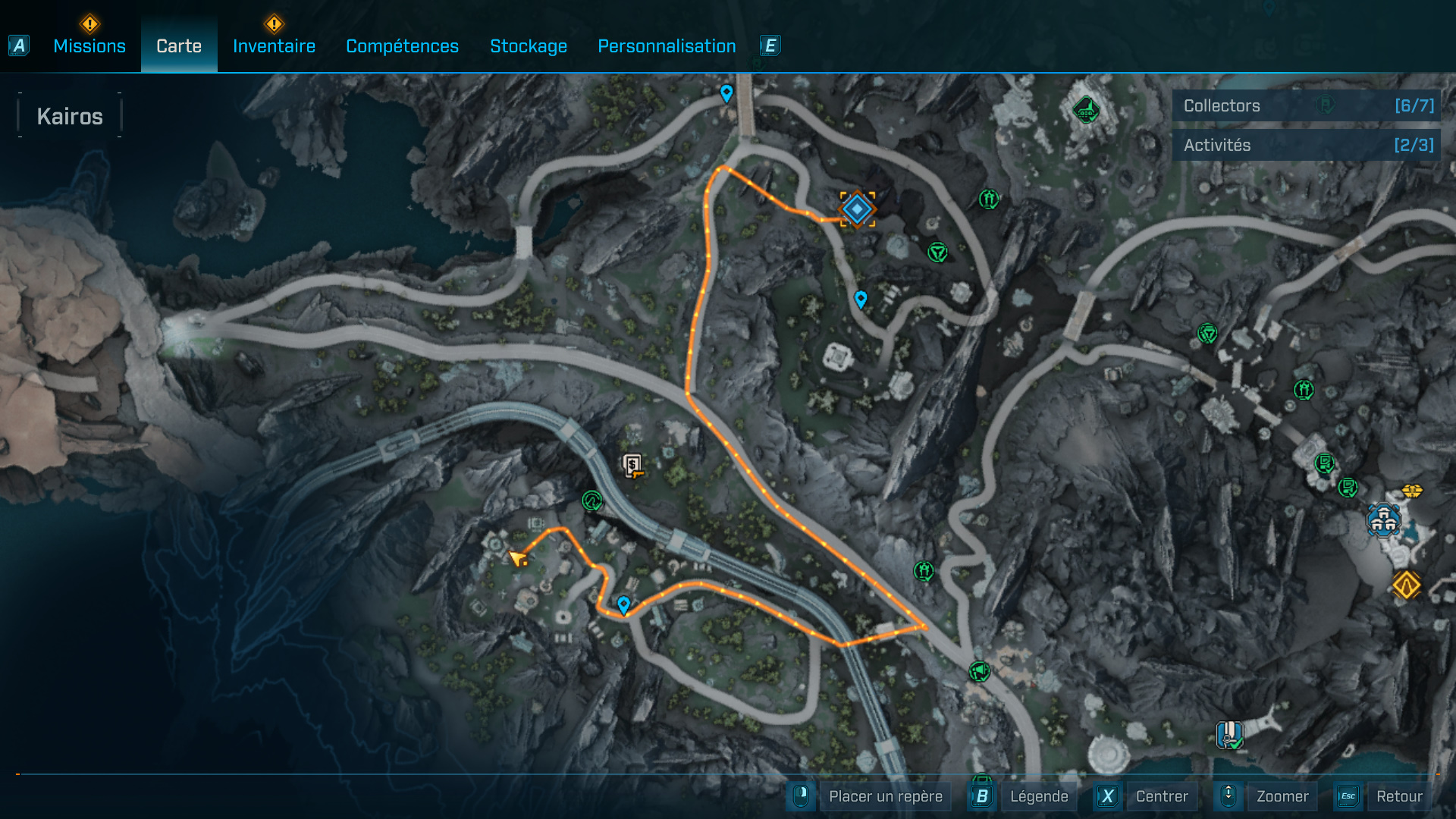Switch to Personnalisation tab

pos(667,46)
